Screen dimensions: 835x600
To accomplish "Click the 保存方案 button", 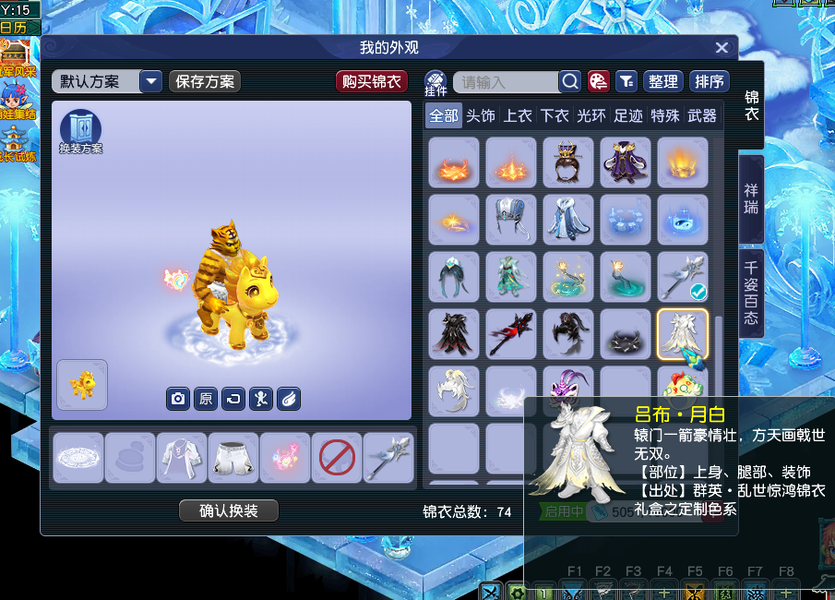I will (205, 82).
